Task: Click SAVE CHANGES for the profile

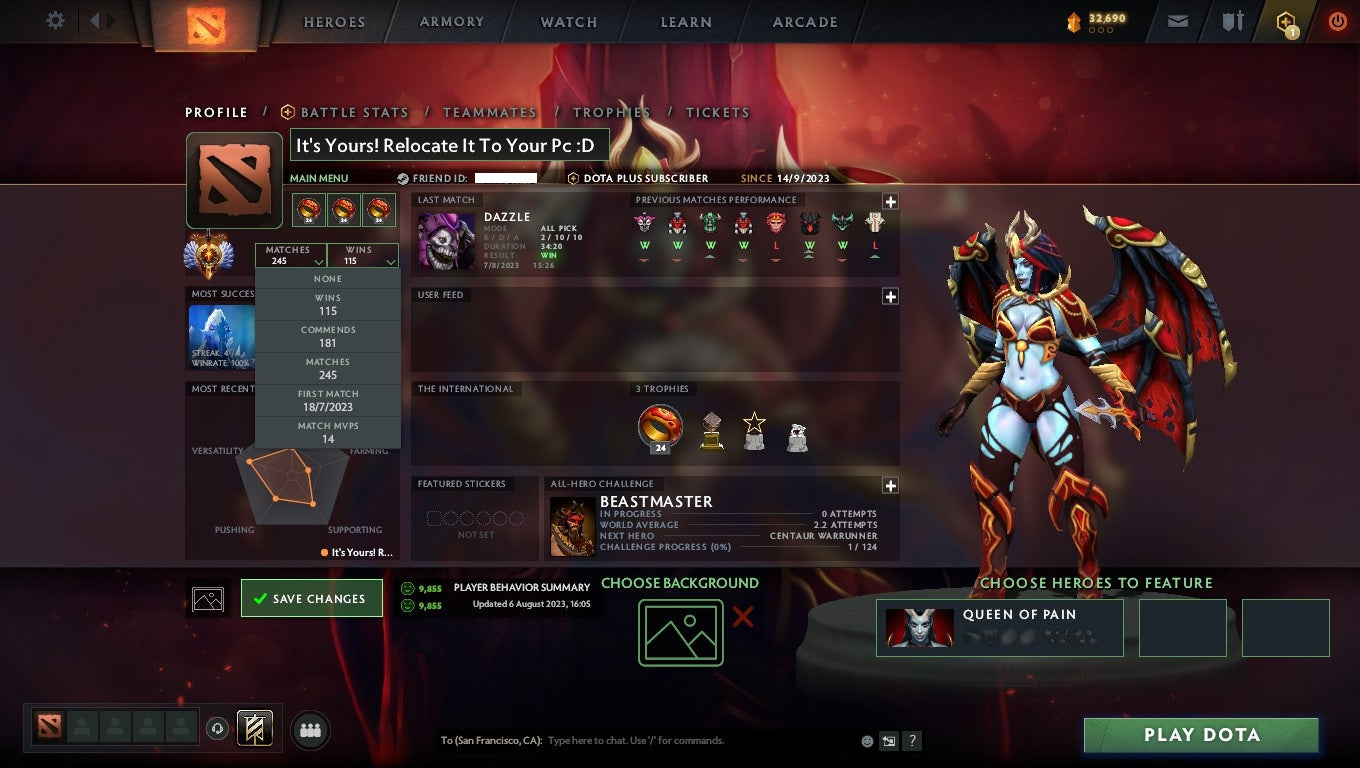Action: pyautogui.click(x=311, y=597)
